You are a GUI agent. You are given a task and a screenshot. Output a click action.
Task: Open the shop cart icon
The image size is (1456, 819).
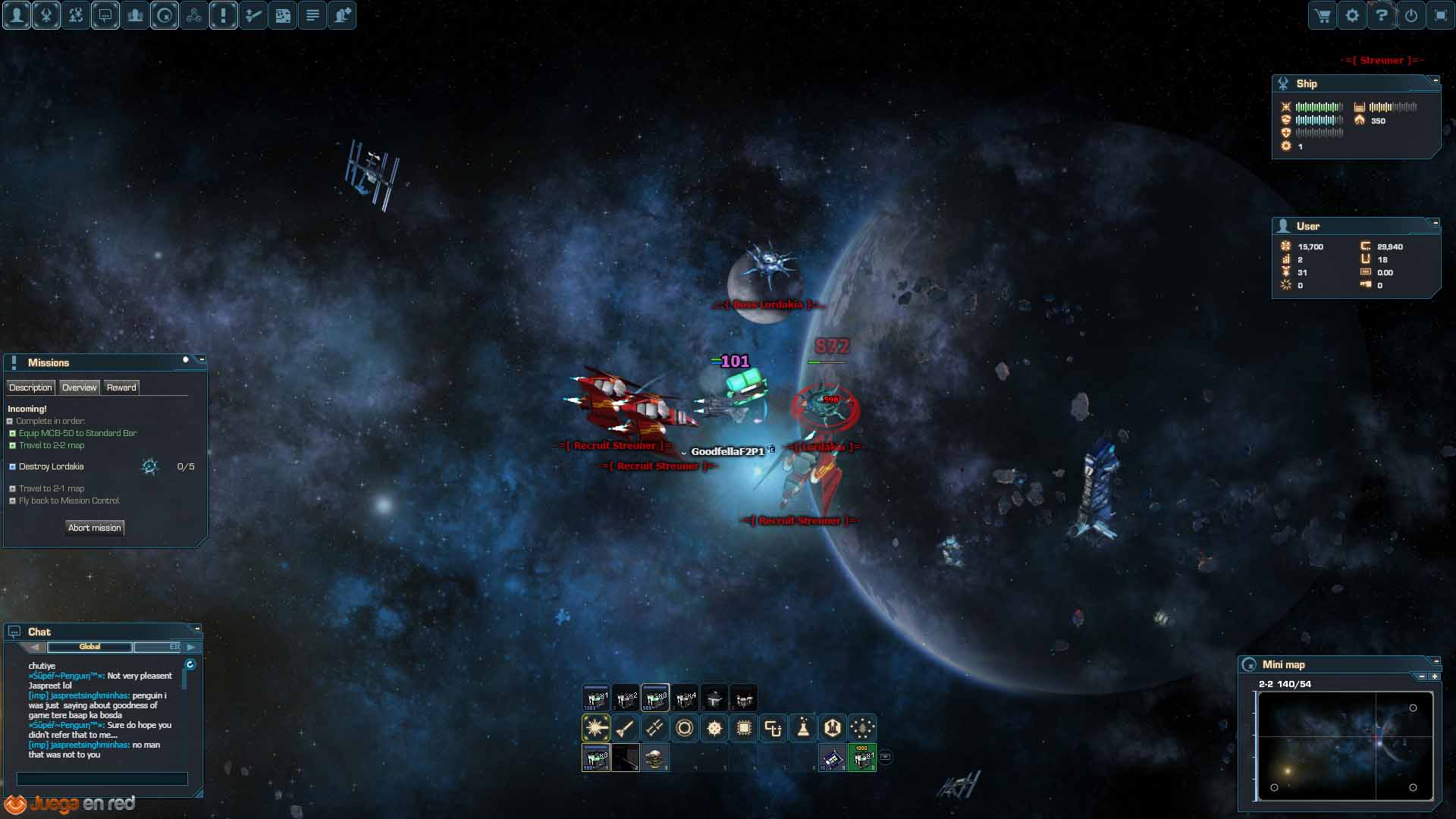coord(1323,16)
